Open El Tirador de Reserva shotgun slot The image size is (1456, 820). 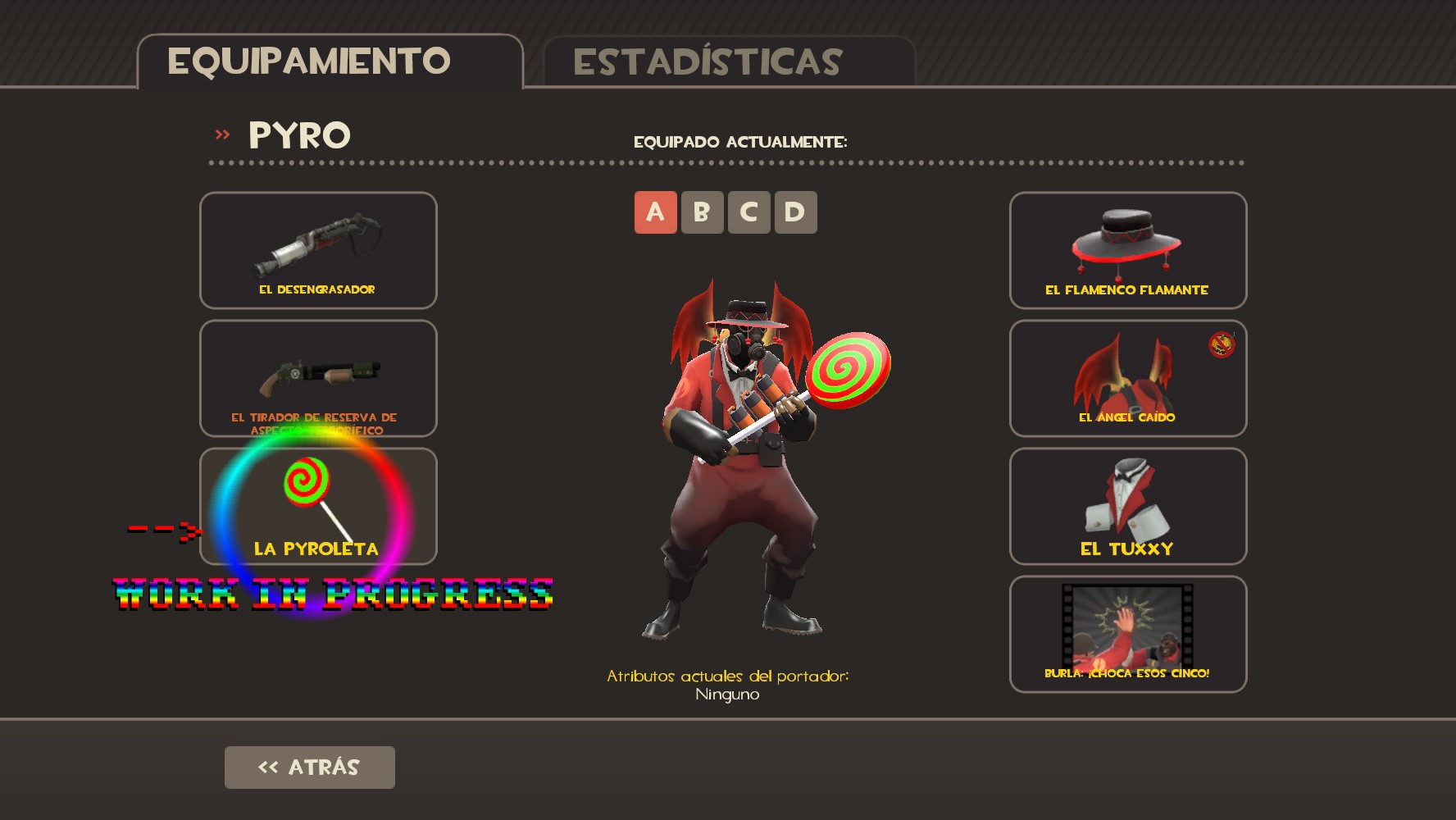pos(317,377)
